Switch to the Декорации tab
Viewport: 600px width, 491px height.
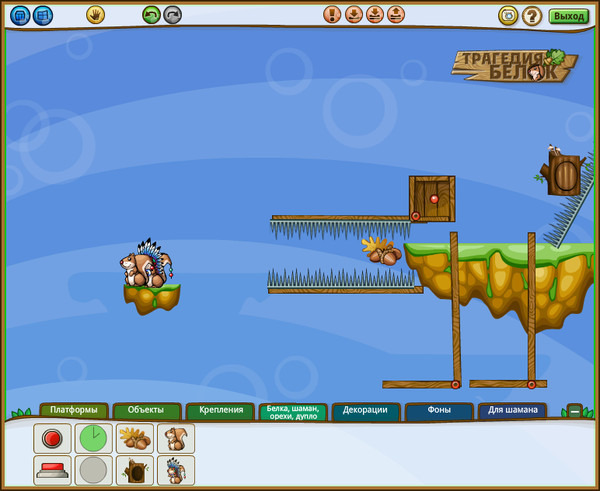click(x=366, y=410)
